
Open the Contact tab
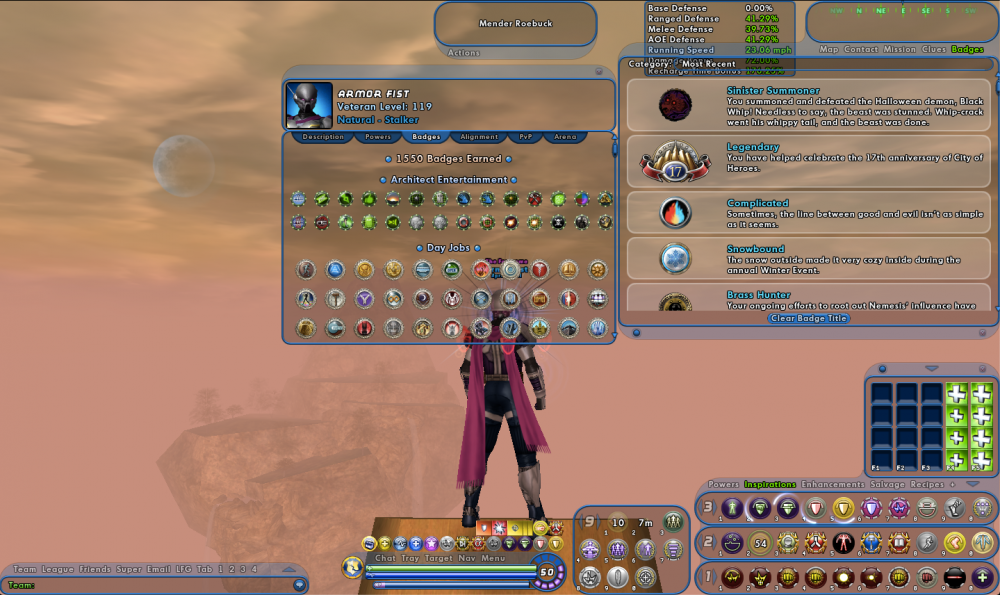pyautogui.click(x=860, y=49)
